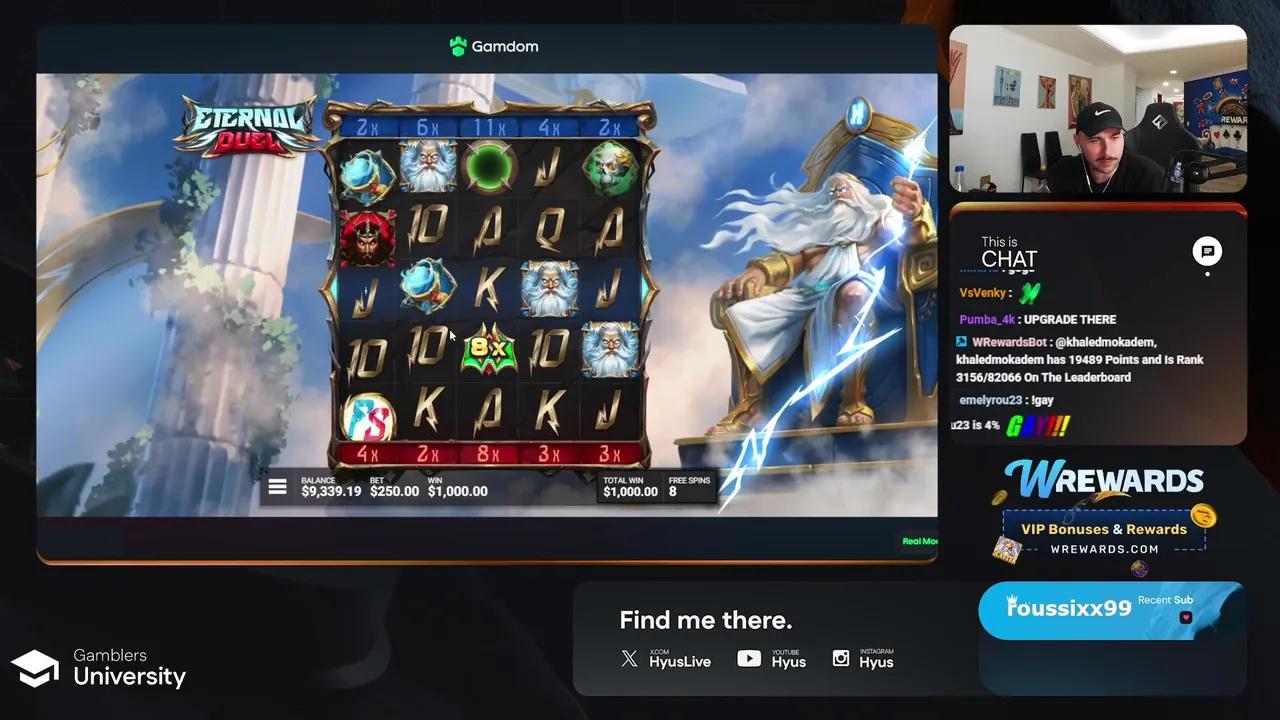Click the Real Money button

(x=921, y=541)
